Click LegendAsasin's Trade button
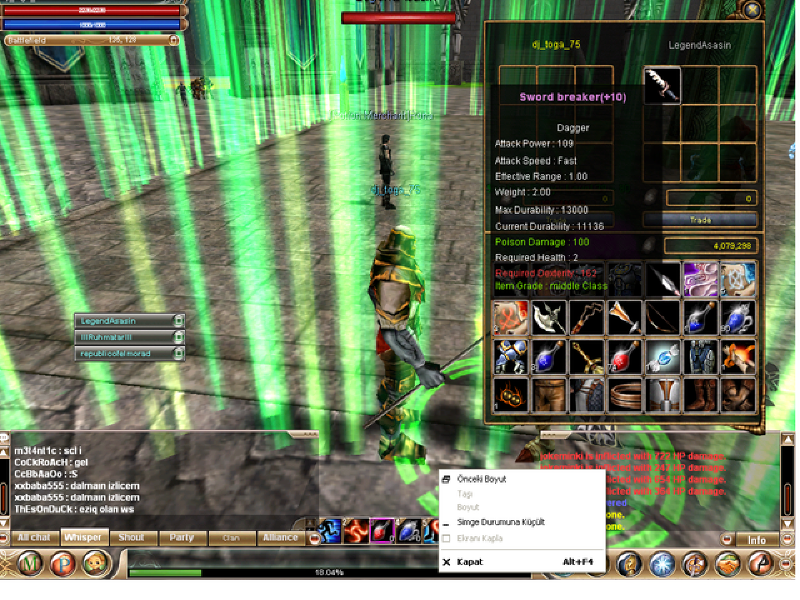 pyautogui.click(x=699, y=219)
